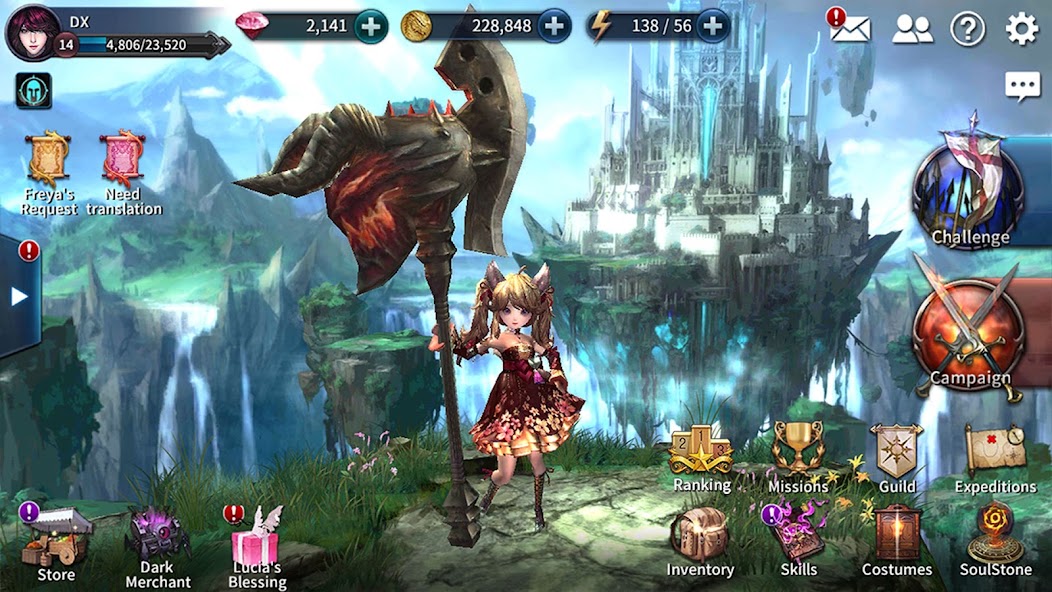This screenshot has width=1052, height=592.
Task: Enter the Challenge mode
Action: pyautogui.click(x=968, y=194)
